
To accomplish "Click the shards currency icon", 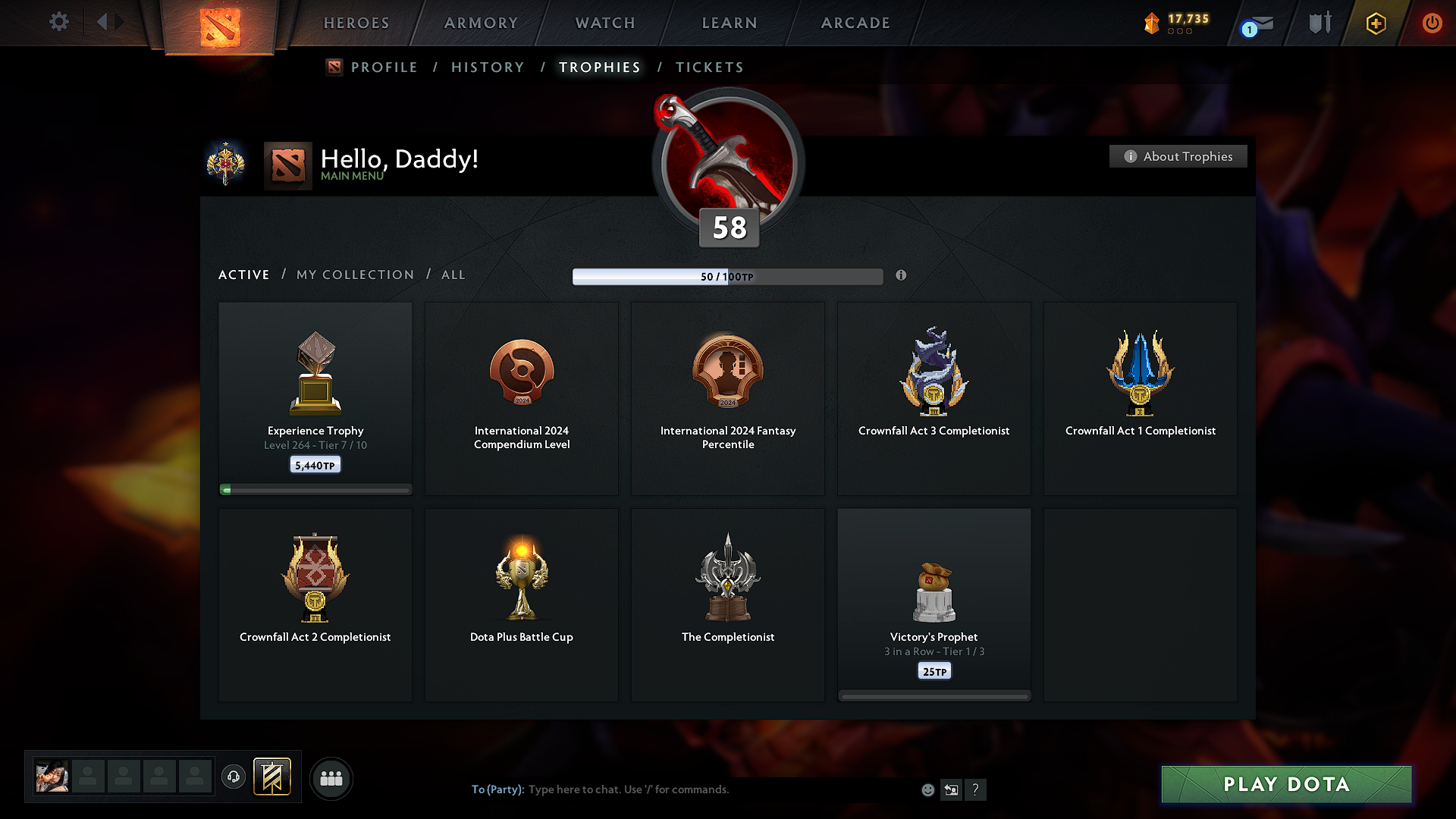I will click(x=1152, y=23).
